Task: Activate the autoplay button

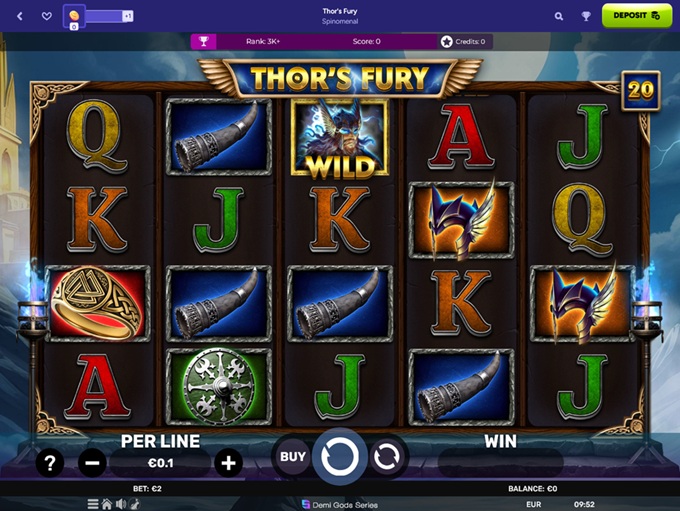Action: coord(386,457)
